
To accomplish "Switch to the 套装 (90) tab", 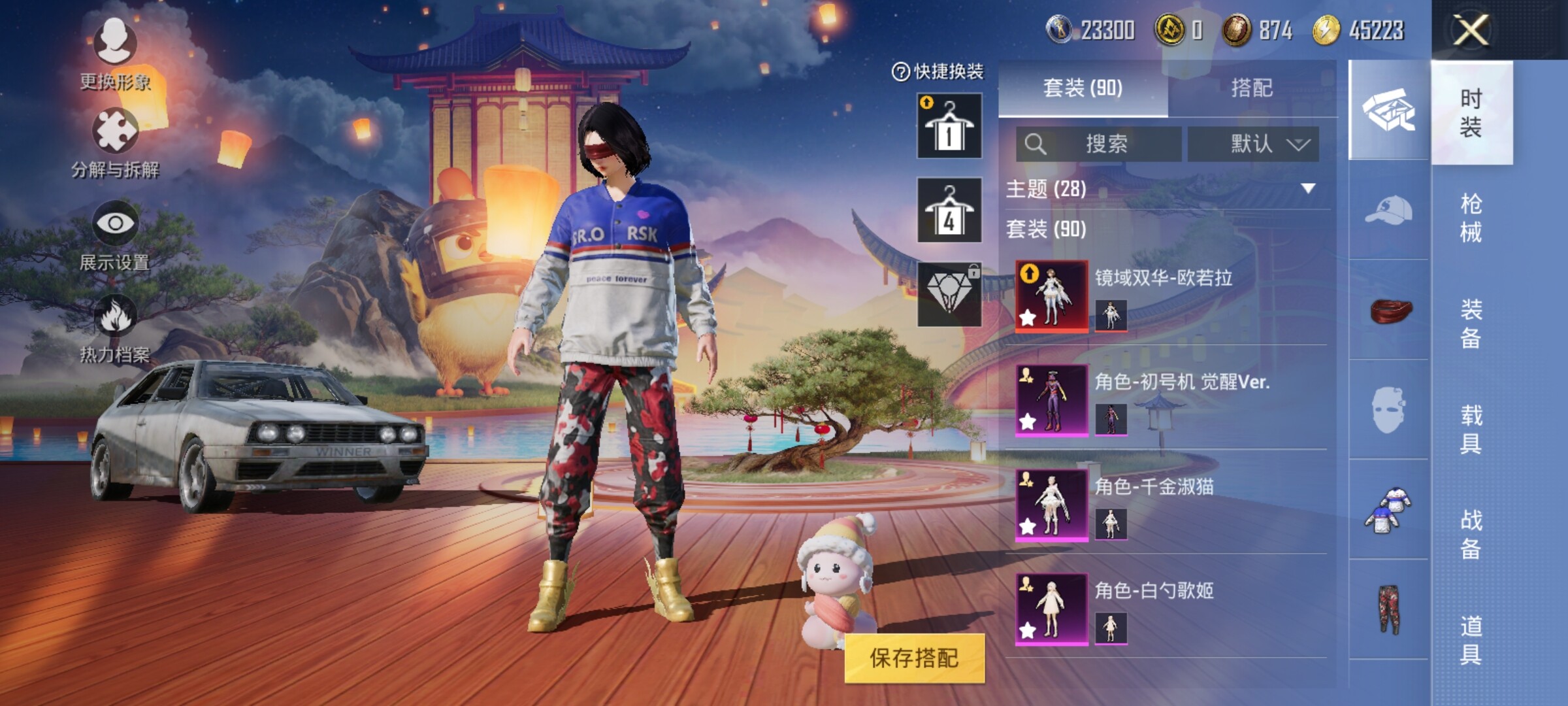I will pyautogui.click(x=1083, y=88).
